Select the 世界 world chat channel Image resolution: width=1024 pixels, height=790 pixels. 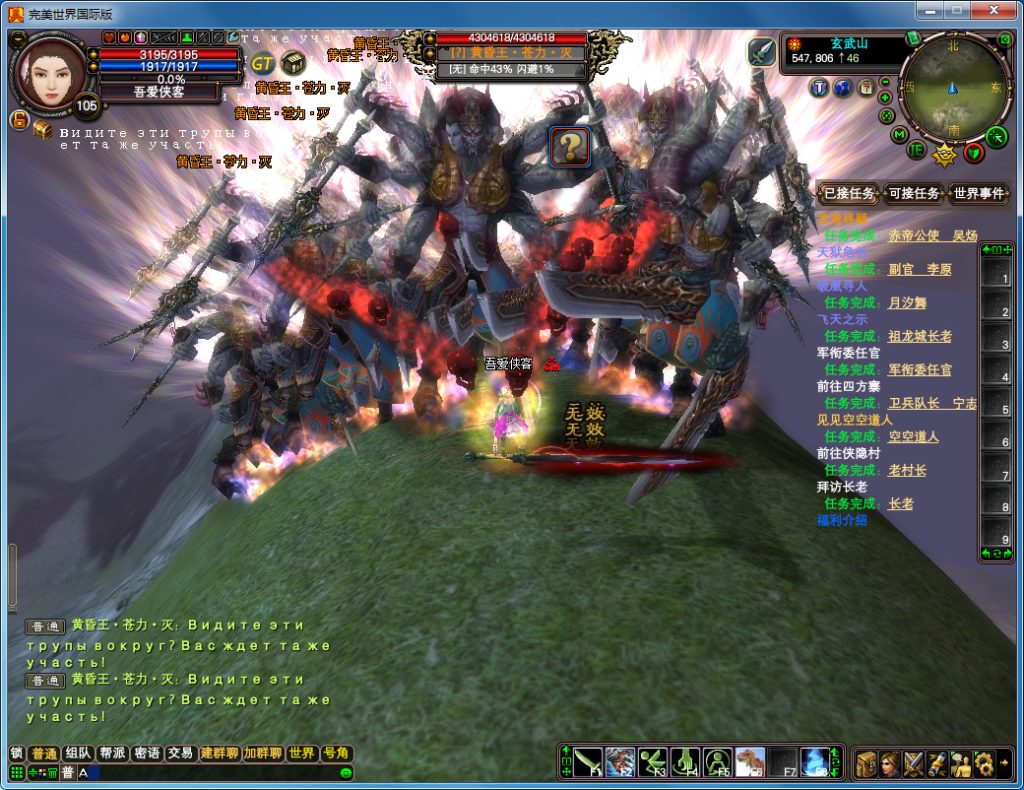tap(302, 753)
